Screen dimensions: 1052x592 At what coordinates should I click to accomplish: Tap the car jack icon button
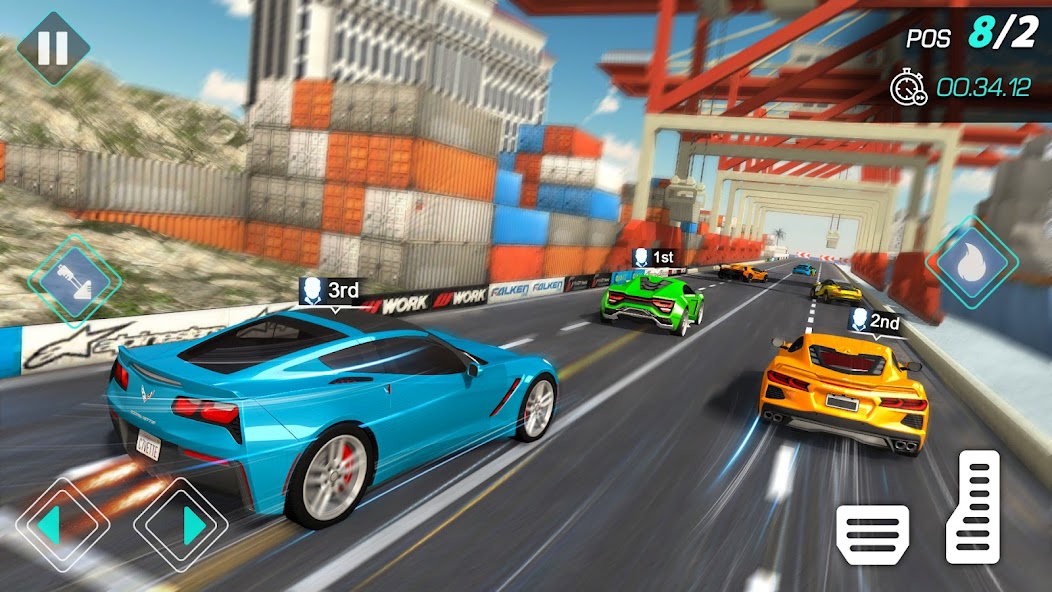coord(74,281)
